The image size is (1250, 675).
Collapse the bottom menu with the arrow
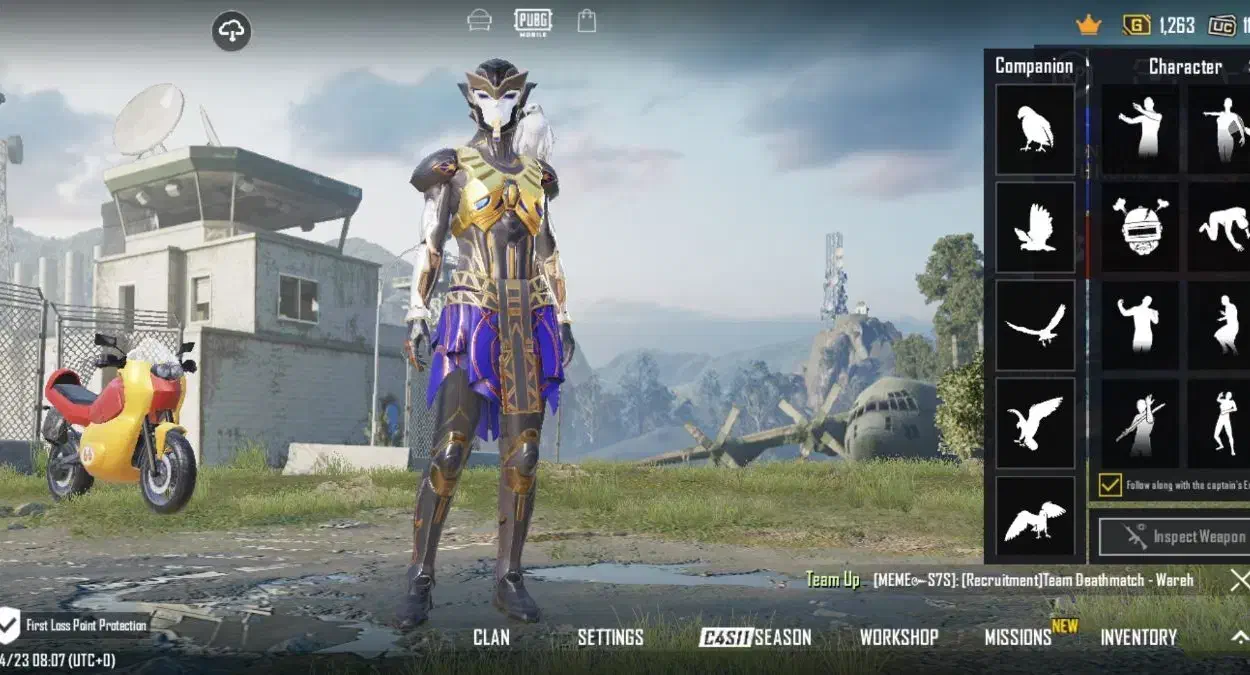[1239, 637]
